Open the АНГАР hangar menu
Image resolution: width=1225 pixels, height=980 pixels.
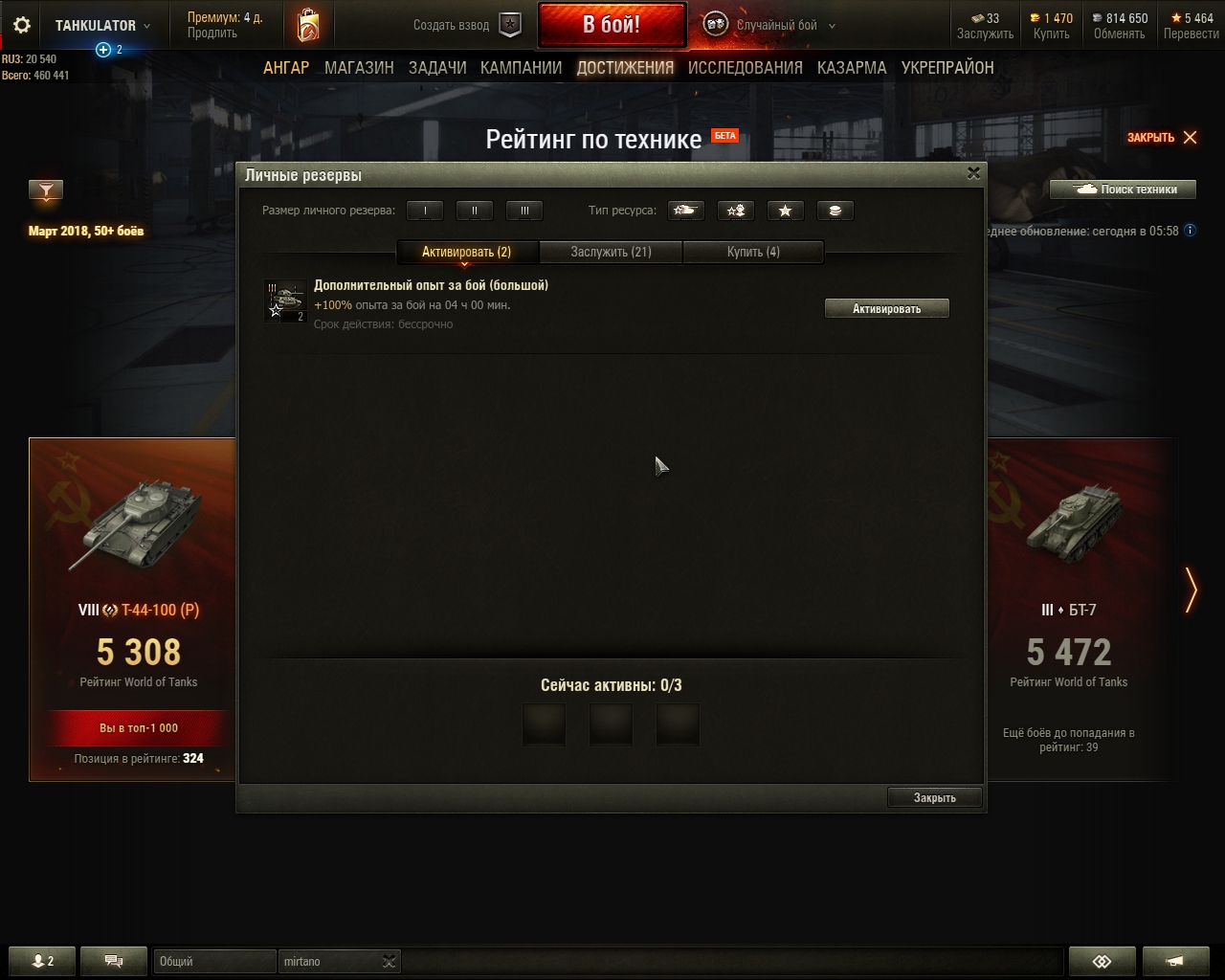coord(286,68)
